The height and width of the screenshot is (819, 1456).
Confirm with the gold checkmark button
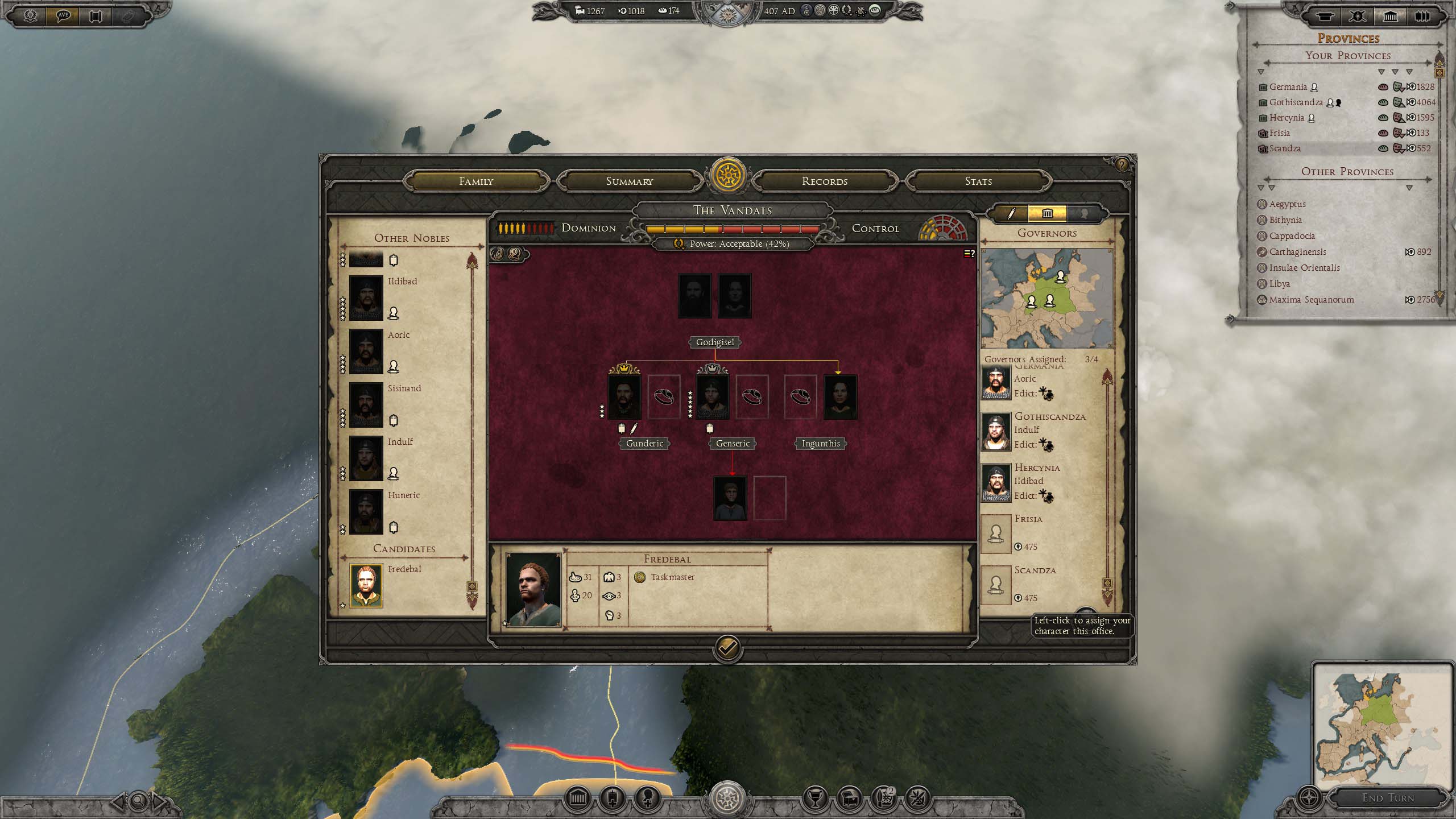(727, 647)
